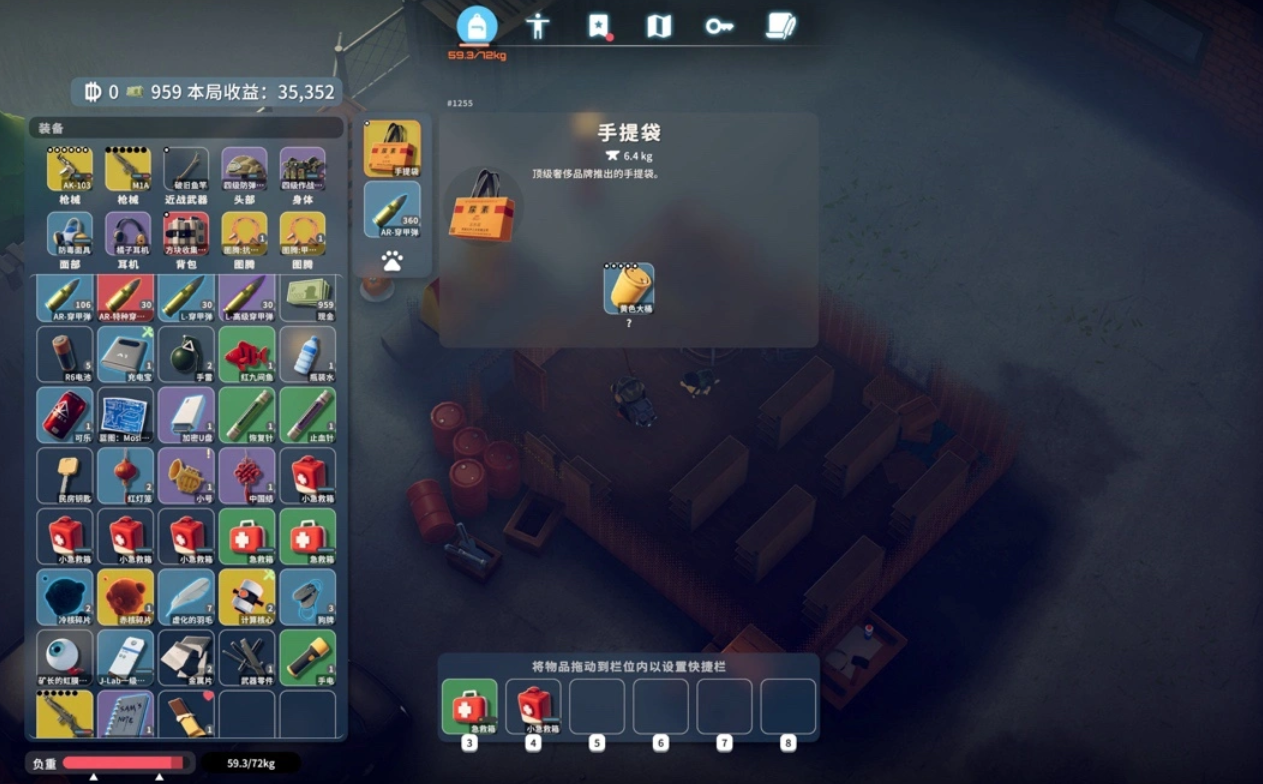Screen dimensions: 1263x784
Task: Open the key tab
Action: 719,26
